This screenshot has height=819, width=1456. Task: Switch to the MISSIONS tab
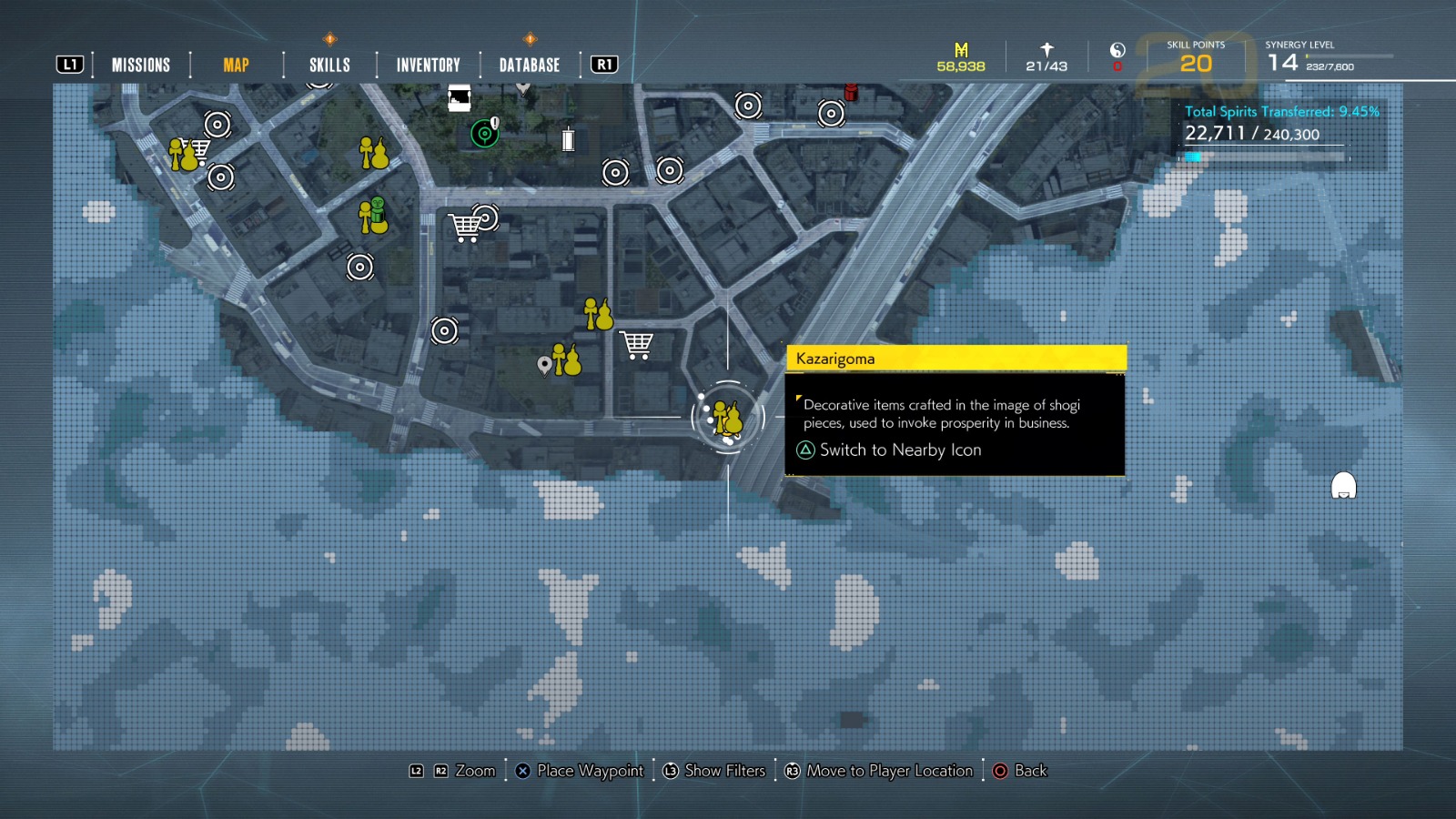pos(139,65)
